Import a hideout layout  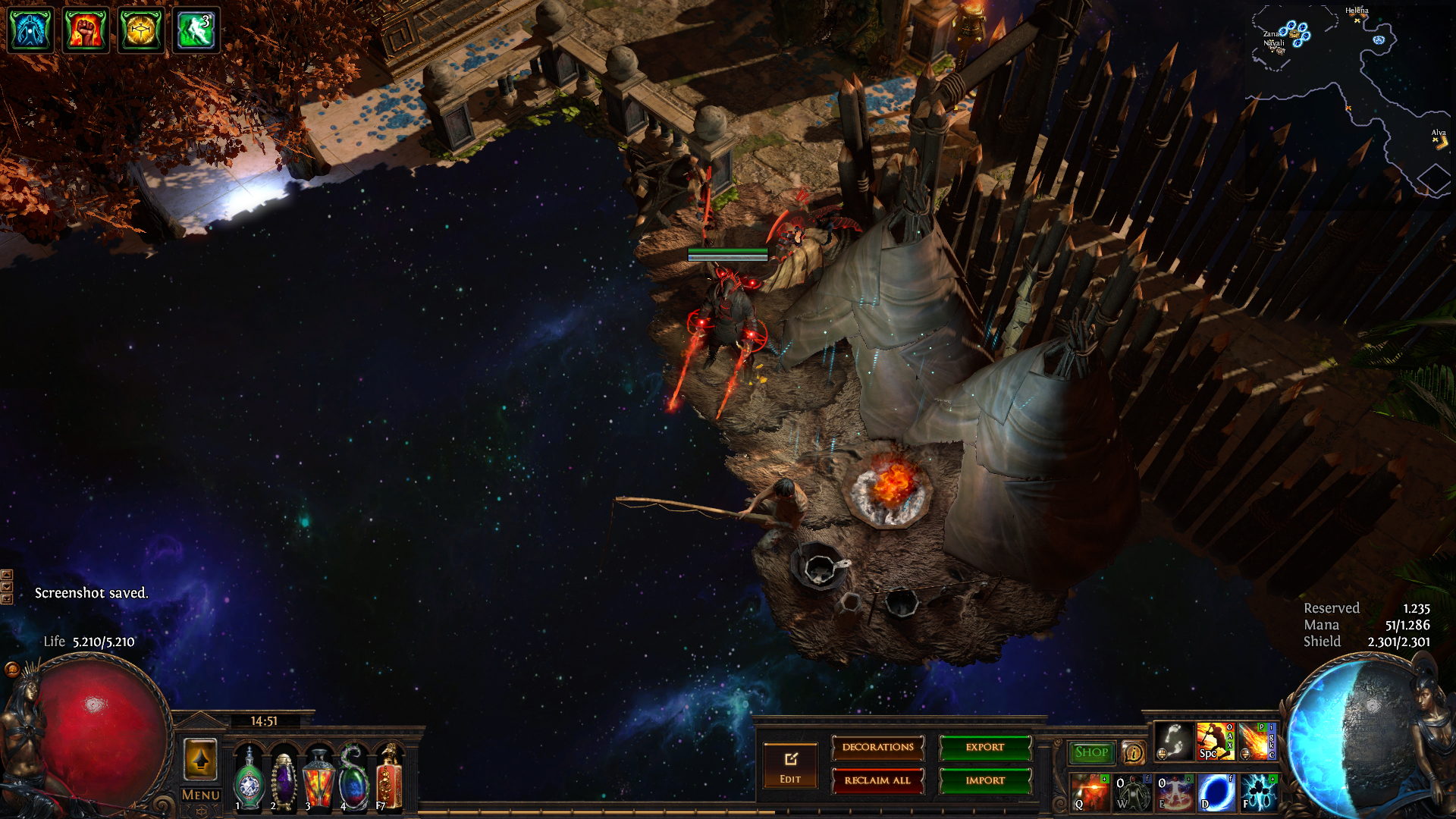[985, 780]
